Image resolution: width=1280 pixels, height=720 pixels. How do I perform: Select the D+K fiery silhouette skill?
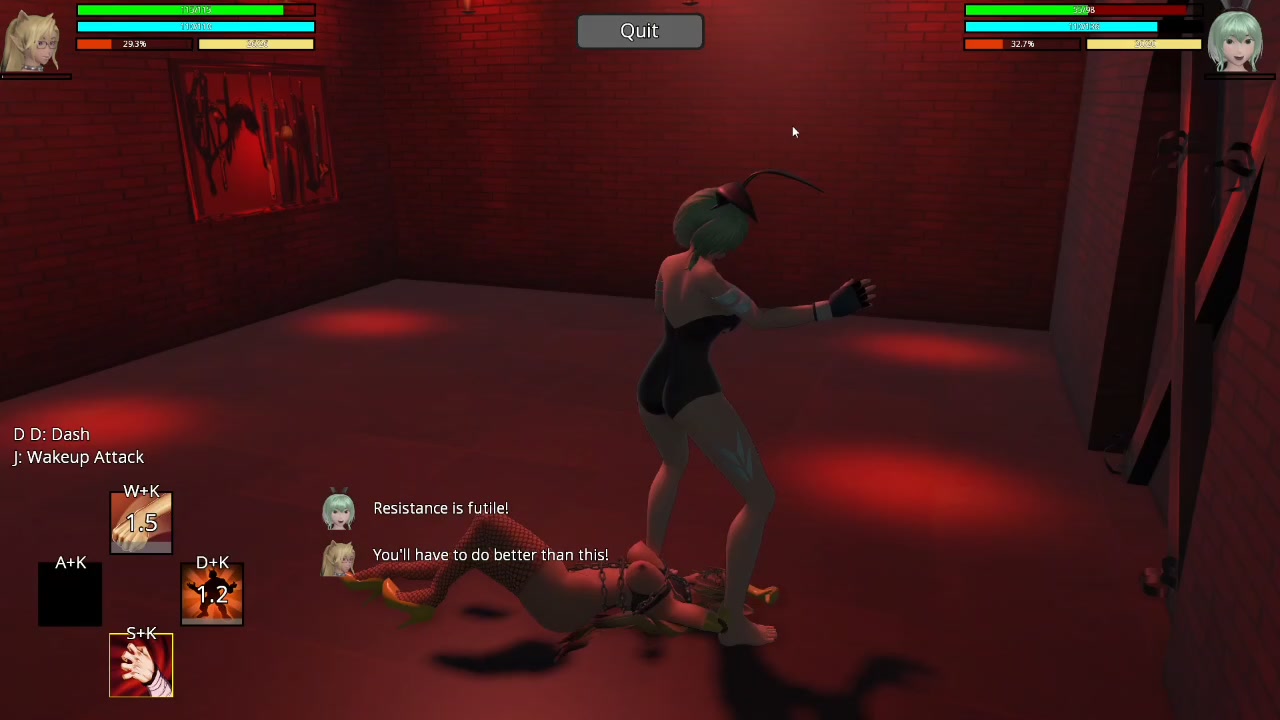(x=212, y=594)
